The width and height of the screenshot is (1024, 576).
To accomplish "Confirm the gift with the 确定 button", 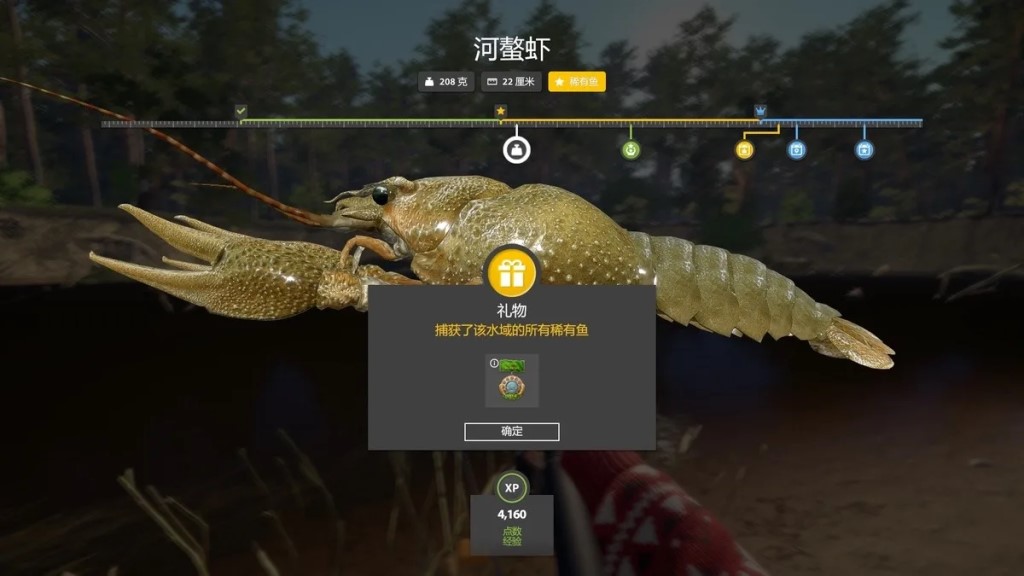I will tap(511, 431).
